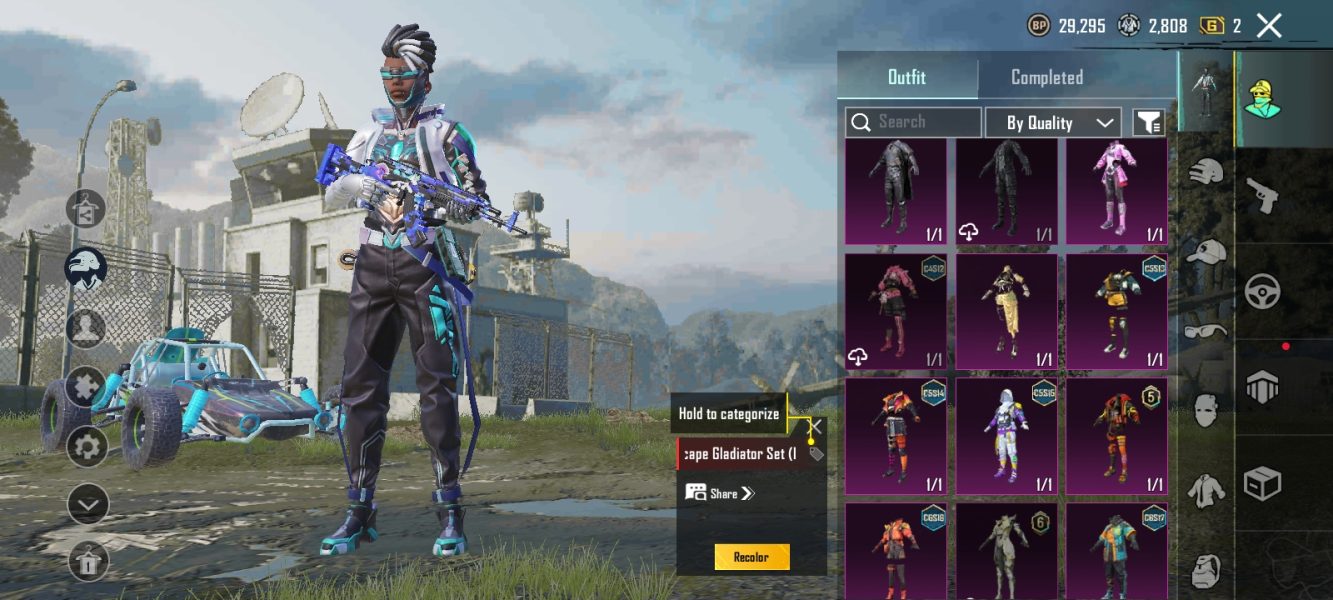The image size is (1333, 600).
Task: Open the By Quality sort dropdown
Action: [1052, 122]
